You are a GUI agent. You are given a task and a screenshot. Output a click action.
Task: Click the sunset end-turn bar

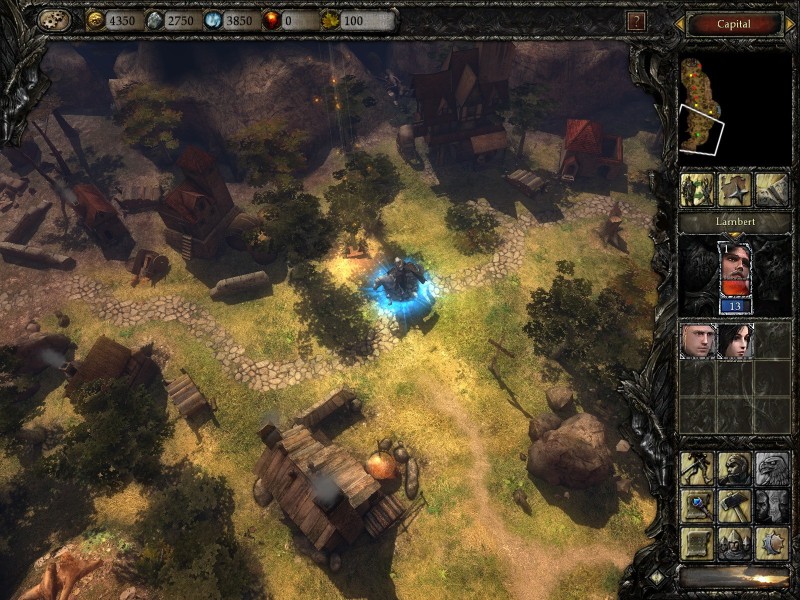tap(733, 578)
